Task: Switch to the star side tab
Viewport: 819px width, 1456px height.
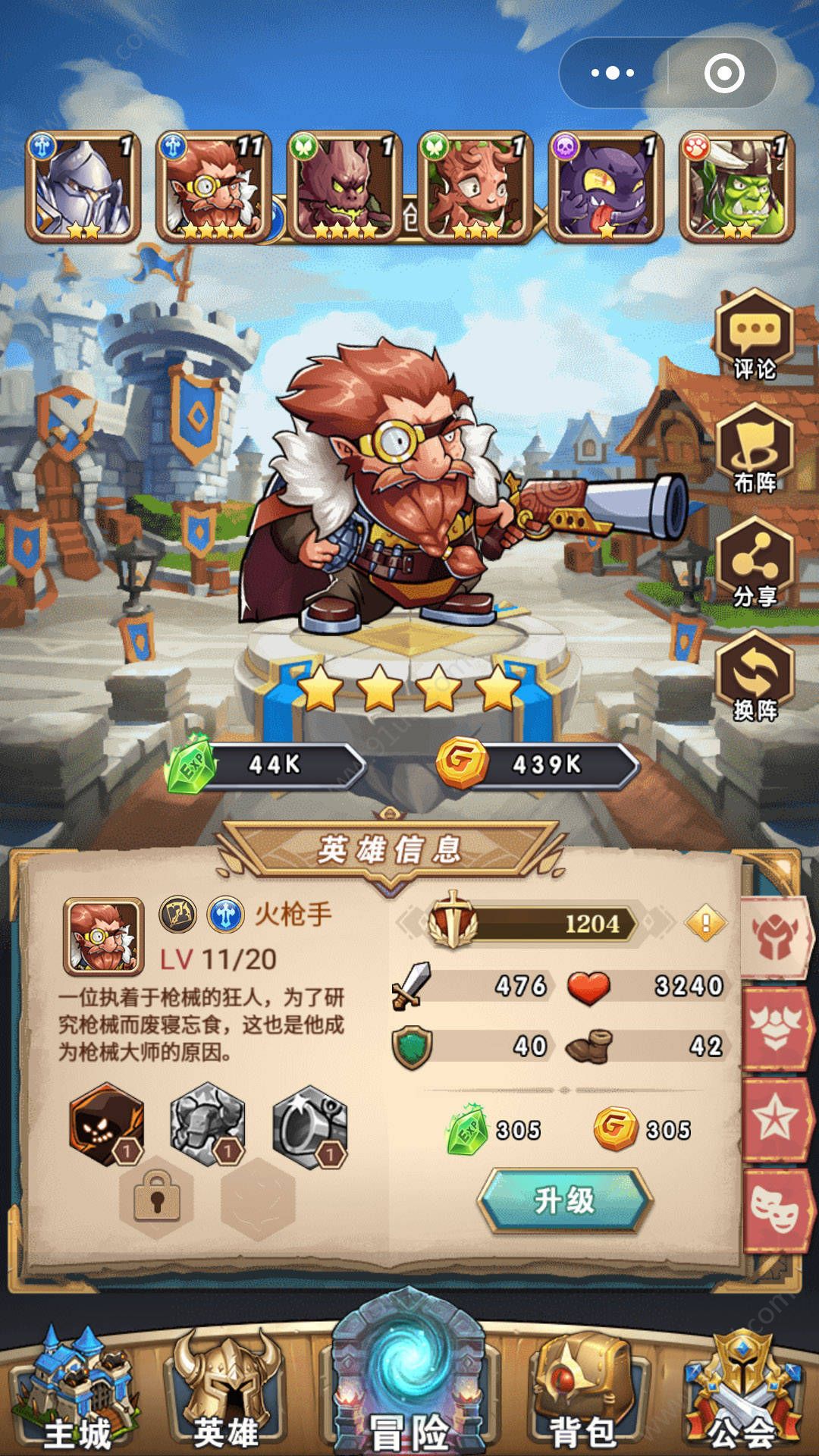Action: click(x=775, y=1119)
